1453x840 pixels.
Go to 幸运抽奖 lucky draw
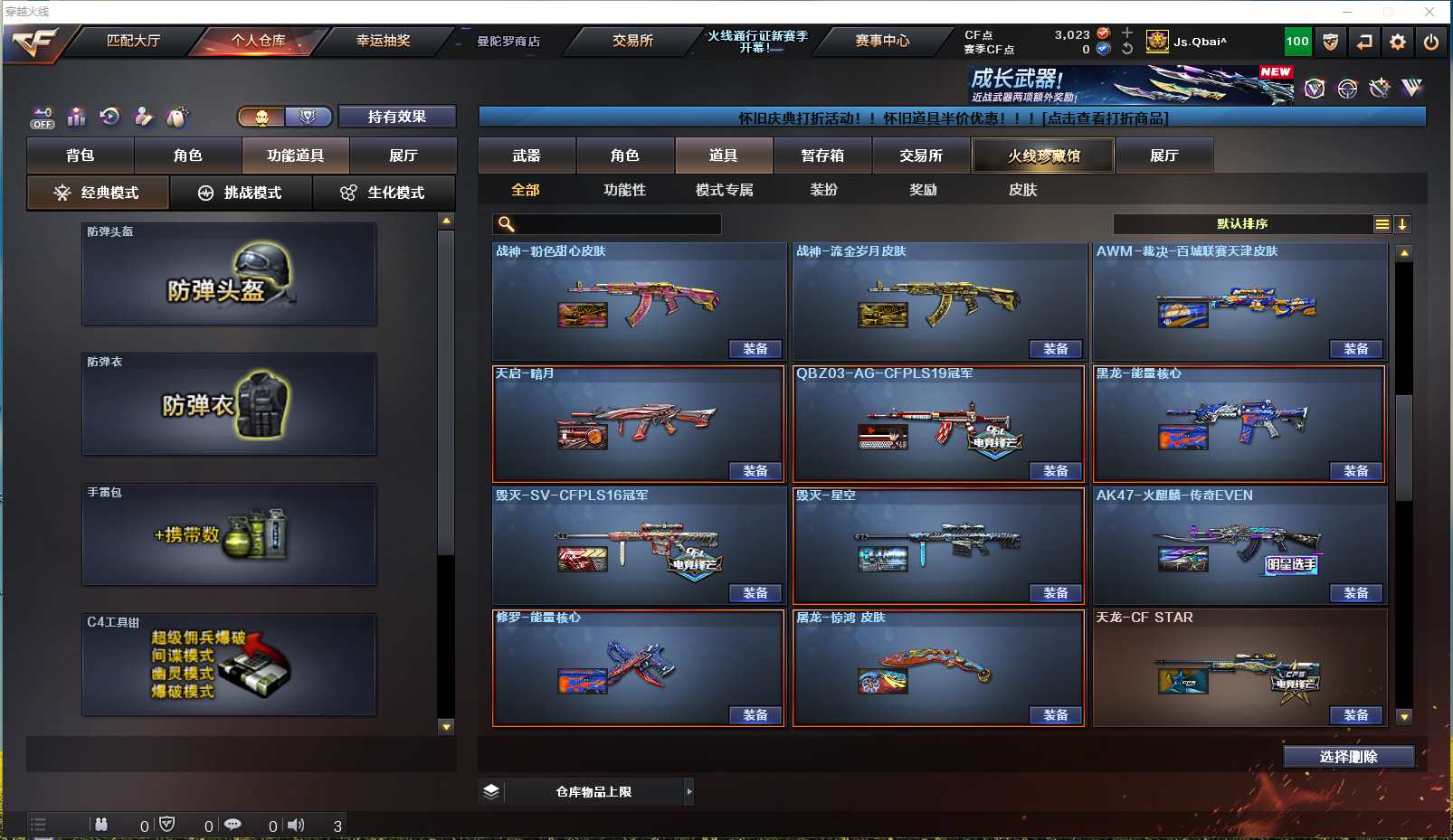[x=383, y=41]
